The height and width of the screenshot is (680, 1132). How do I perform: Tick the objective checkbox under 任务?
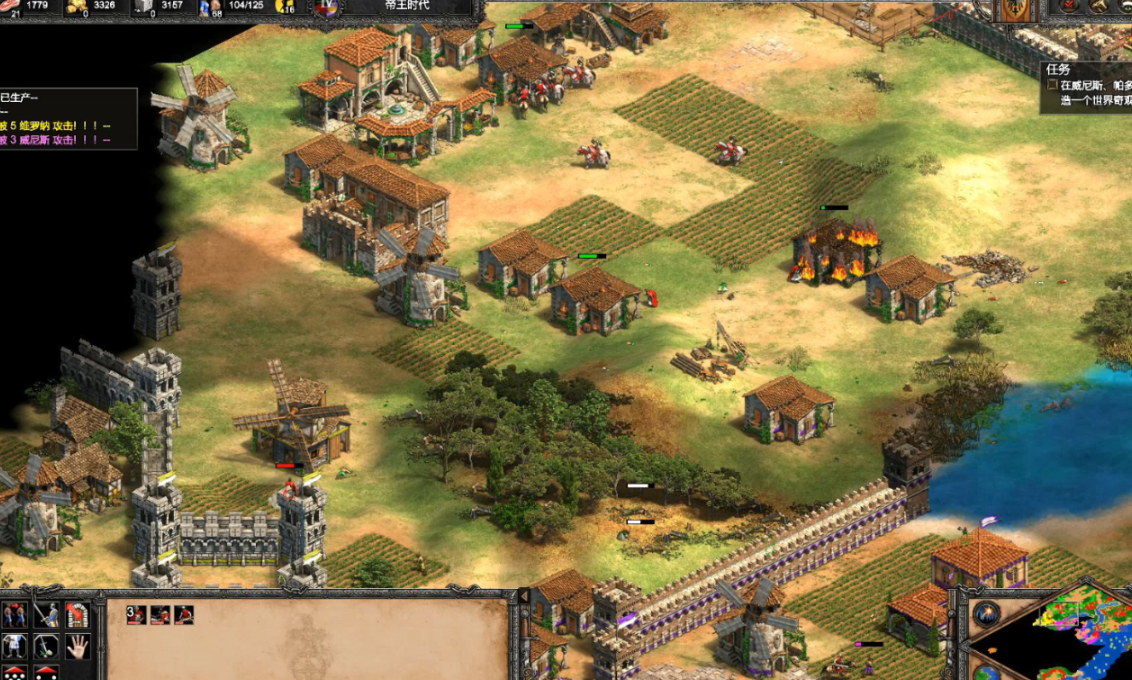tap(1052, 86)
